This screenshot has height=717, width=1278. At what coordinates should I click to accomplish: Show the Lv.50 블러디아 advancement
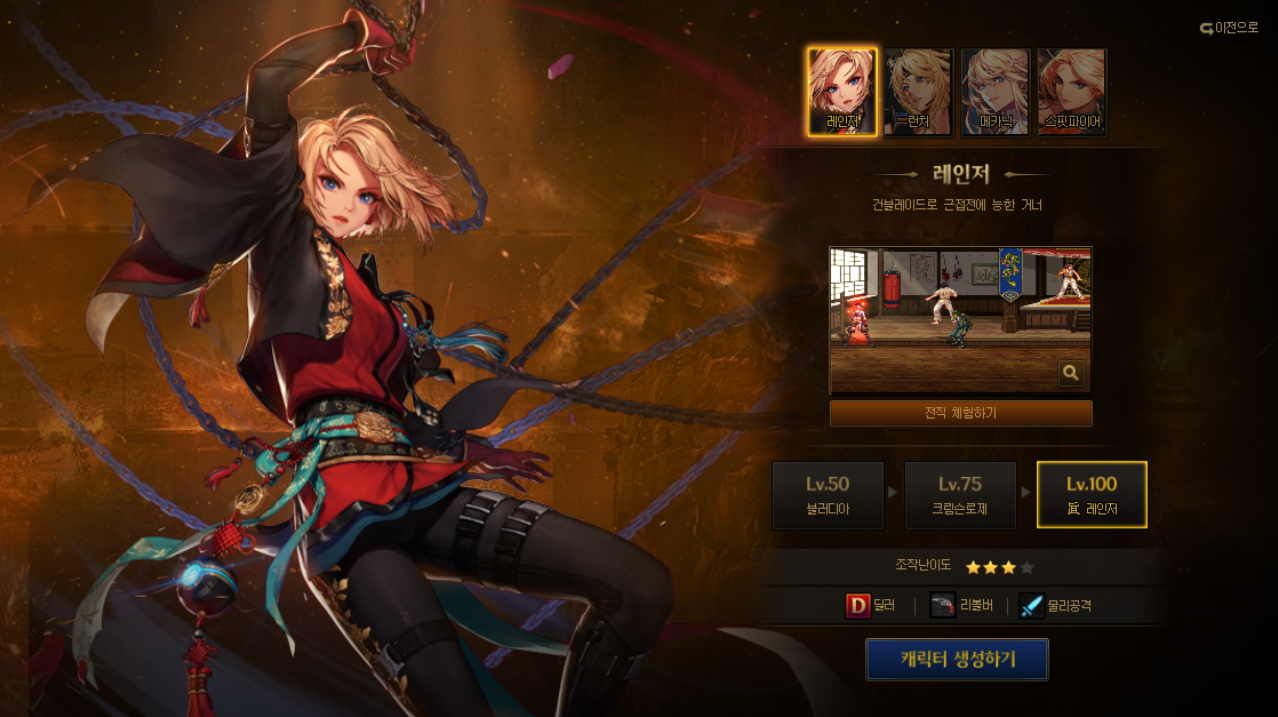(828, 495)
